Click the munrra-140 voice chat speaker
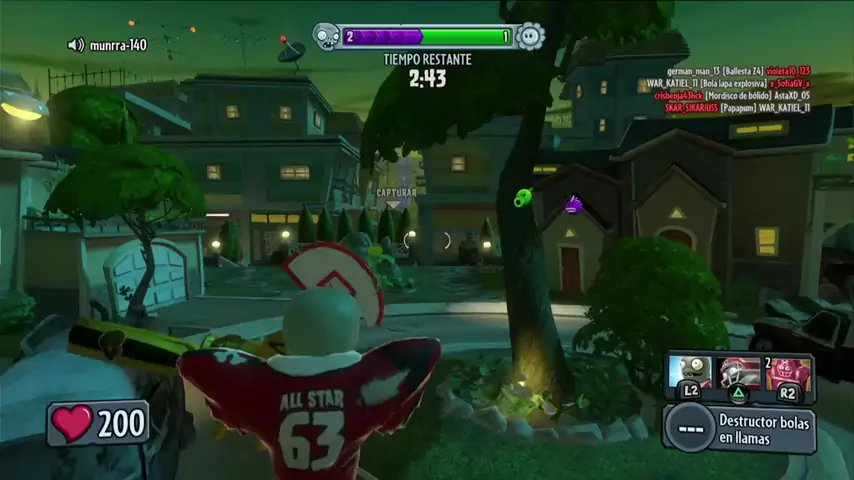 click(x=76, y=45)
